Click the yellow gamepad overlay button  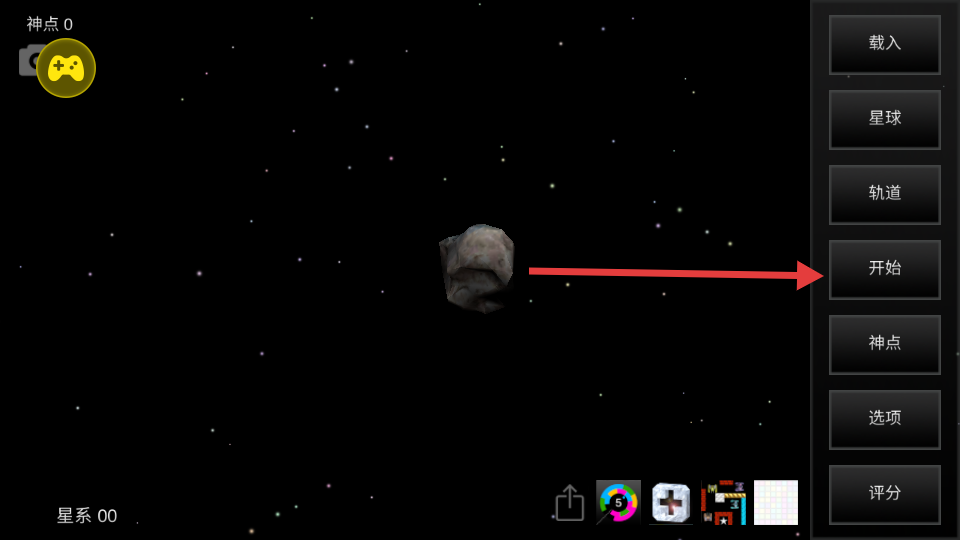coord(66,68)
